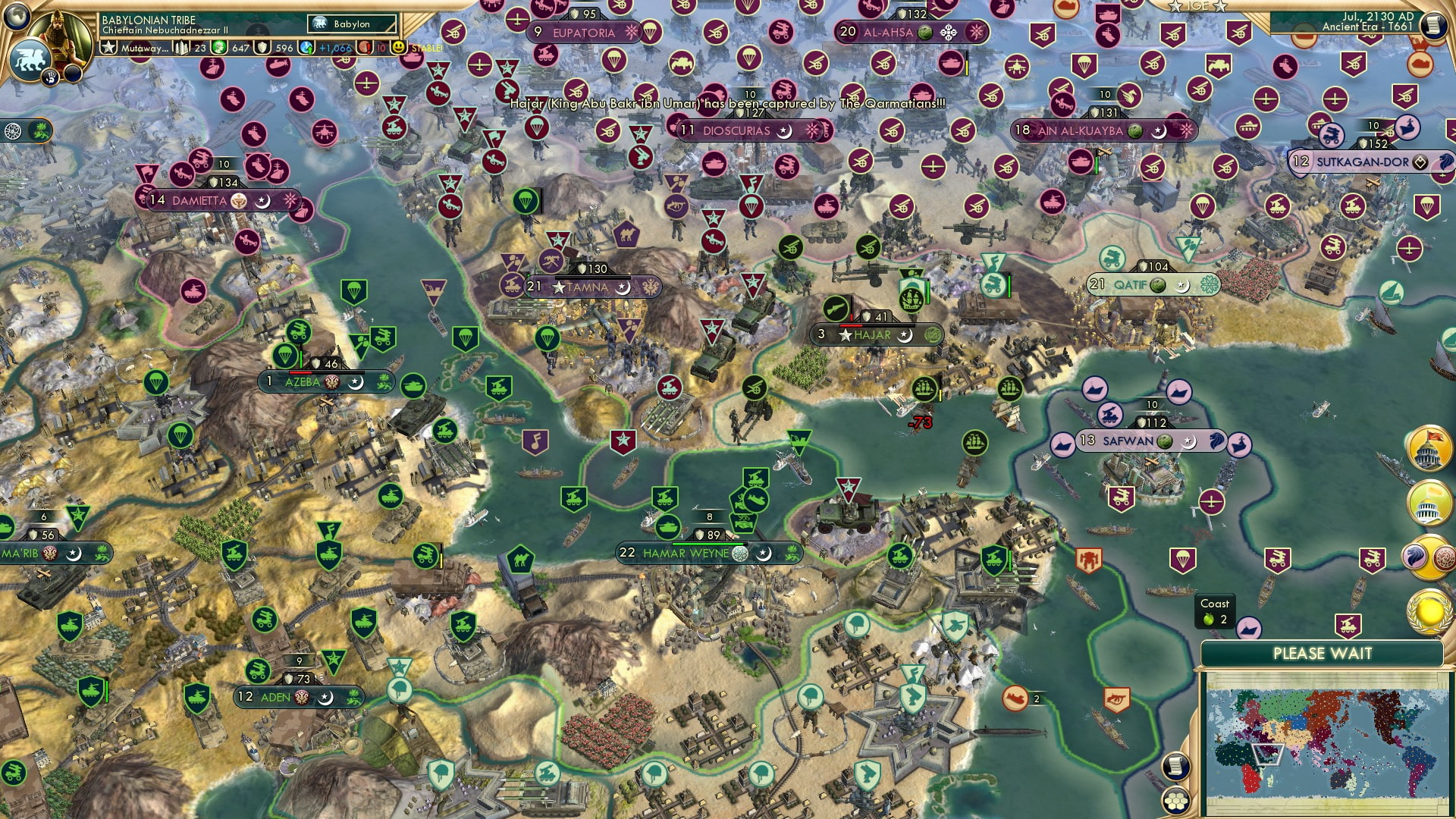Toggle the hex grid overlay near the minimap
This screenshot has width=1456, height=819.
[1174, 802]
